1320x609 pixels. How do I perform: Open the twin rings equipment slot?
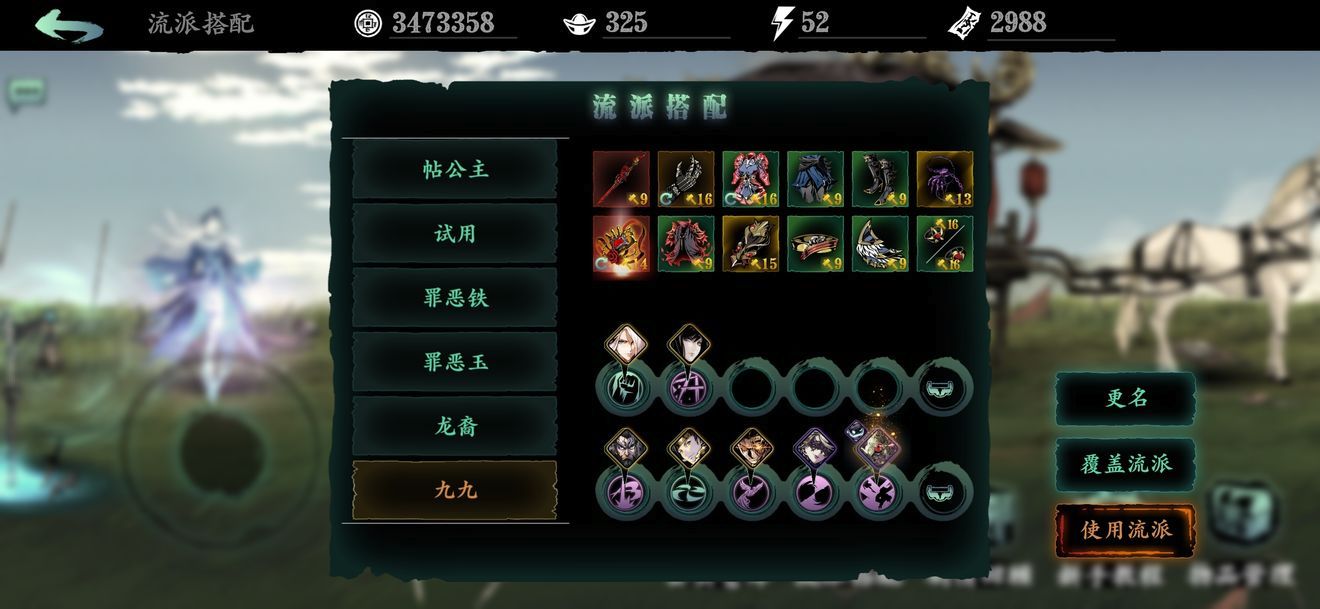tap(945, 244)
